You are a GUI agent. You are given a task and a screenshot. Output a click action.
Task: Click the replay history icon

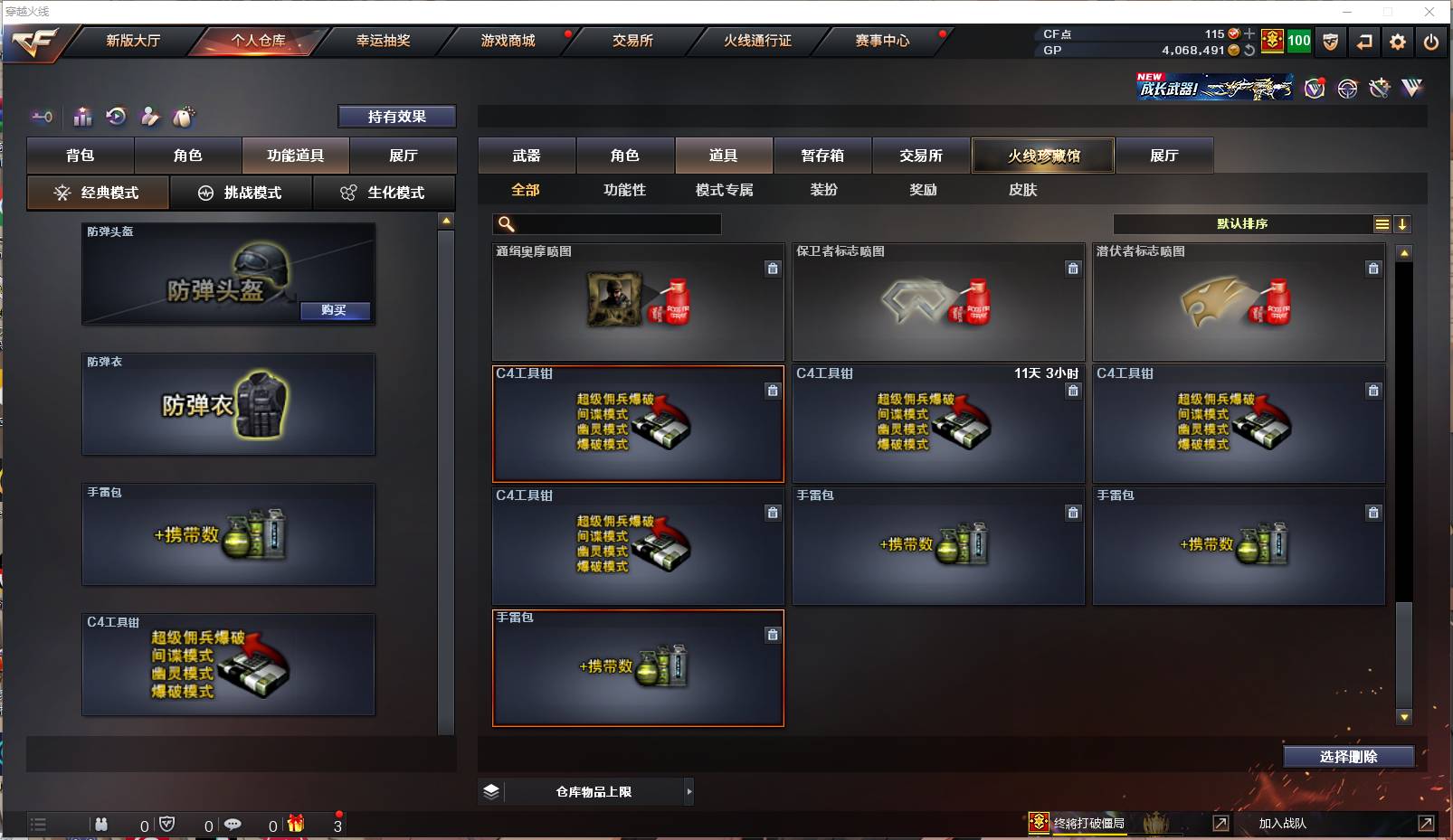point(114,117)
